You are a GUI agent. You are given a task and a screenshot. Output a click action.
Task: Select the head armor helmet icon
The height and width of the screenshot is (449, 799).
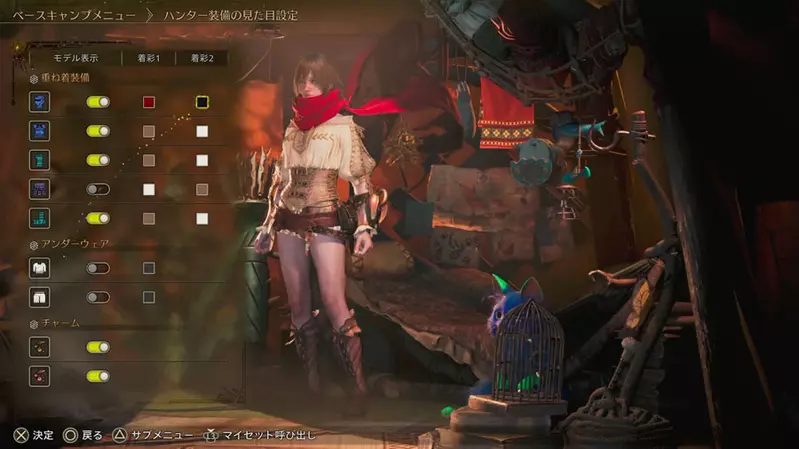pos(40,102)
